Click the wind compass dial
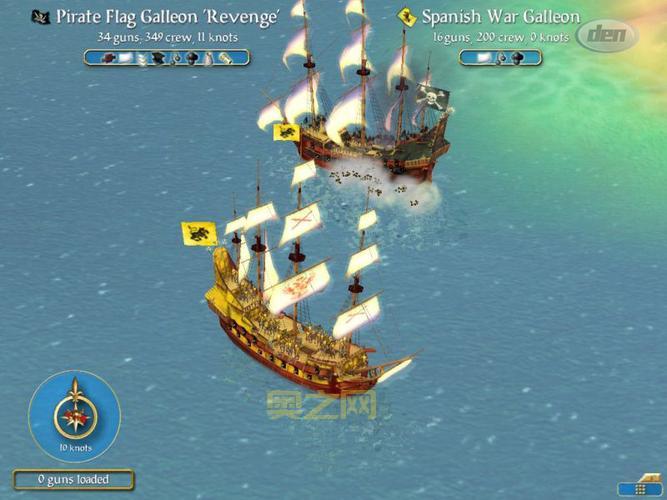Screen dimensions: 667x500 pyautogui.click(x=74, y=413)
